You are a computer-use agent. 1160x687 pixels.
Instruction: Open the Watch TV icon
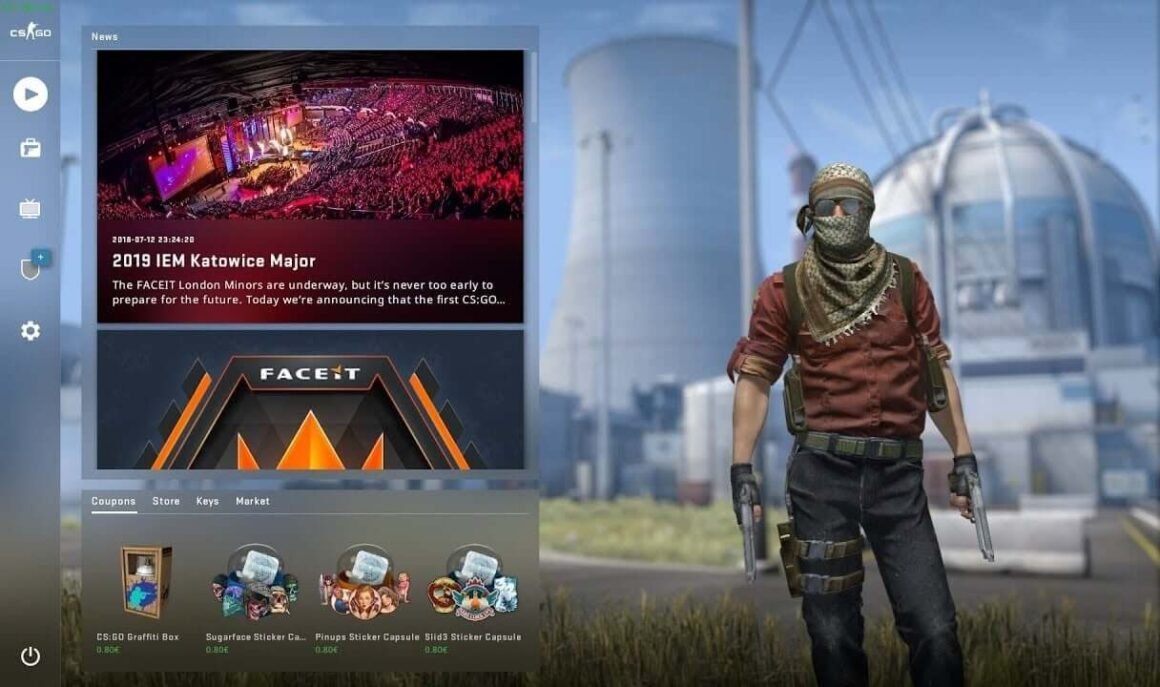pyautogui.click(x=30, y=209)
